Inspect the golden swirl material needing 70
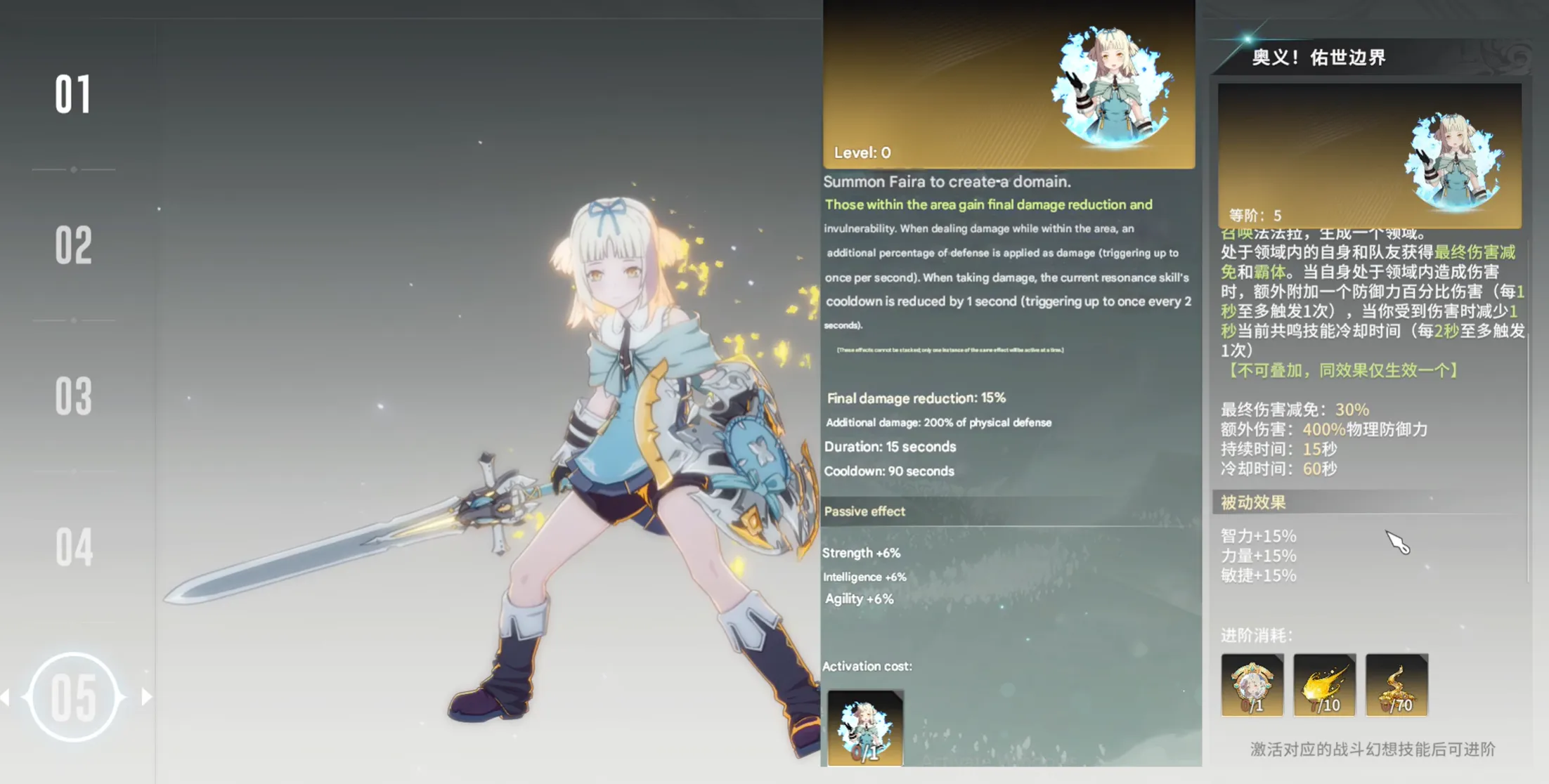 pyautogui.click(x=1396, y=685)
